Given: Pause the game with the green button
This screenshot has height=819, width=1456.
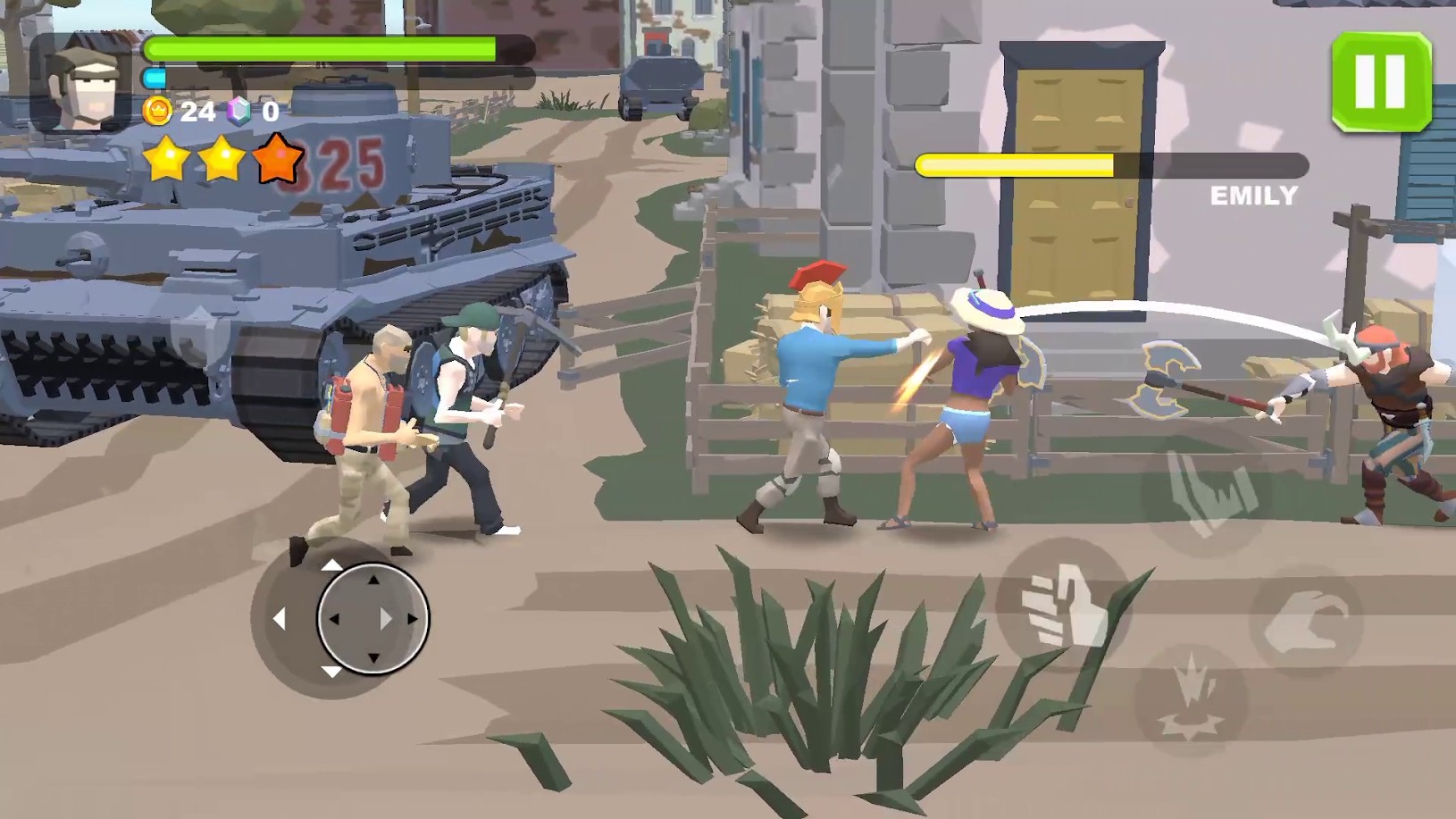Looking at the screenshot, I should click(x=1381, y=83).
